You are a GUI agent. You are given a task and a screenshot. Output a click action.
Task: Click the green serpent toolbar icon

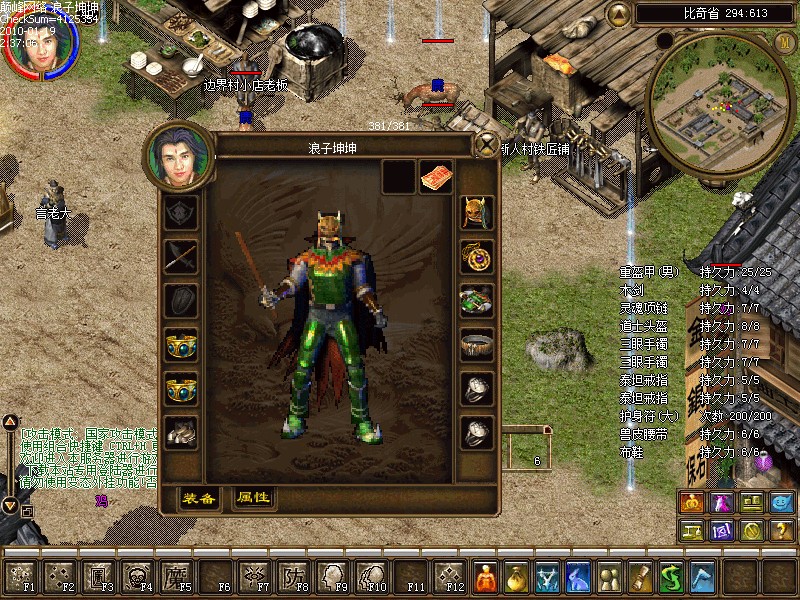click(672, 576)
